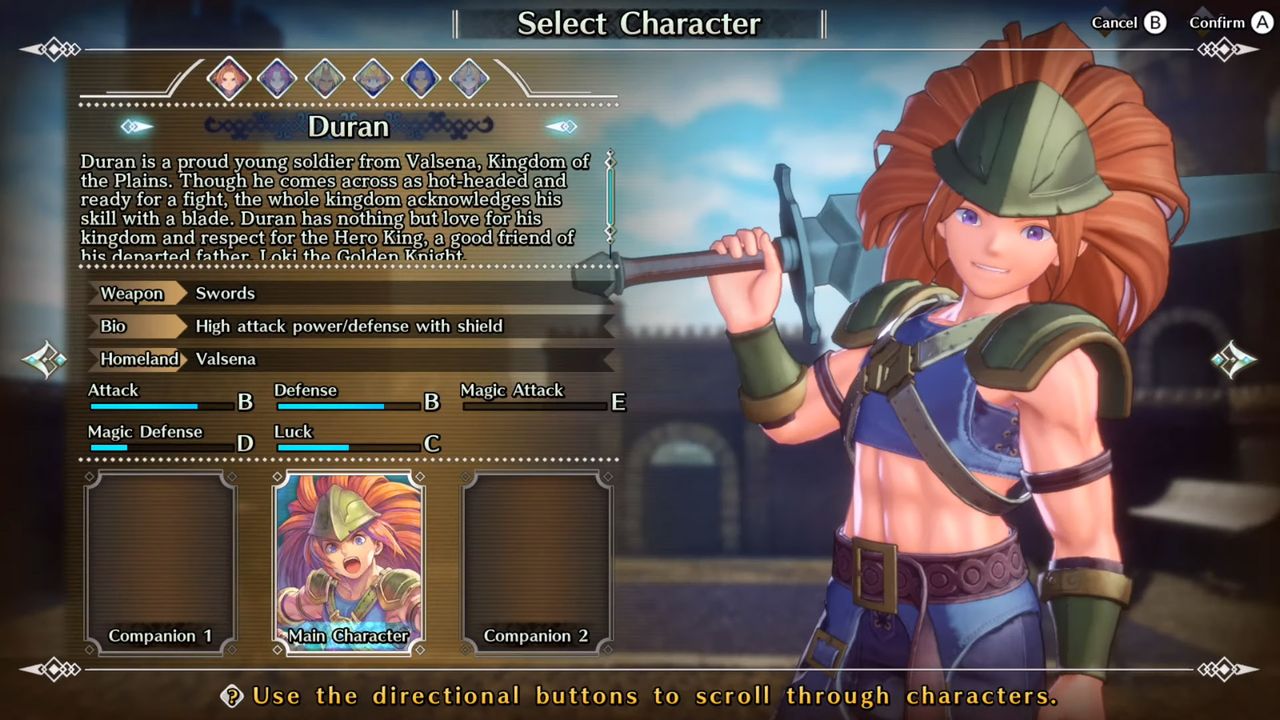Image resolution: width=1280 pixels, height=720 pixels.
Task: Select the empty Companion 1 slot
Action: pyautogui.click(x=160, y=562)
